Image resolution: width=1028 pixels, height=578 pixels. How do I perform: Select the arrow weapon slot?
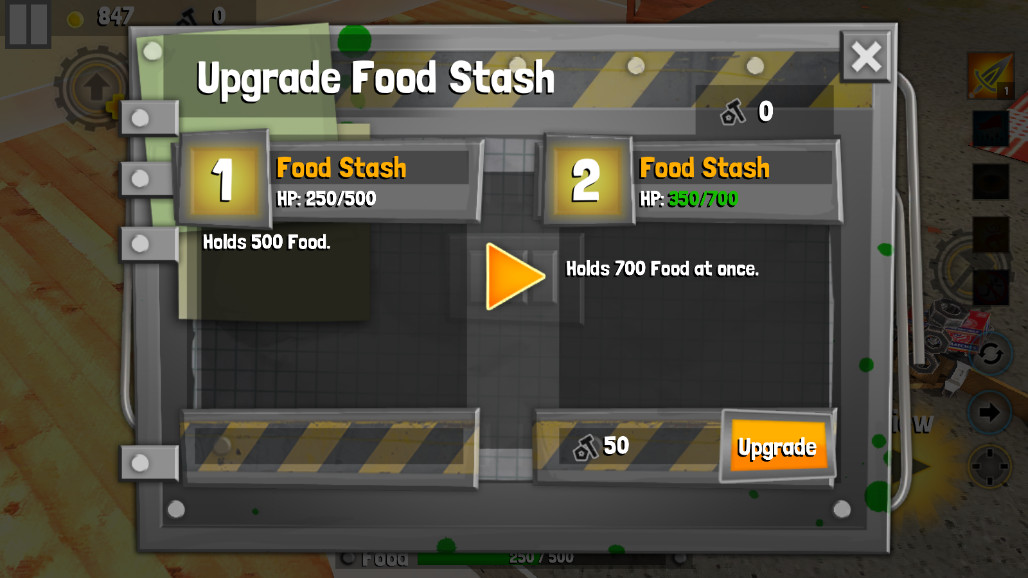pos(990,77)
